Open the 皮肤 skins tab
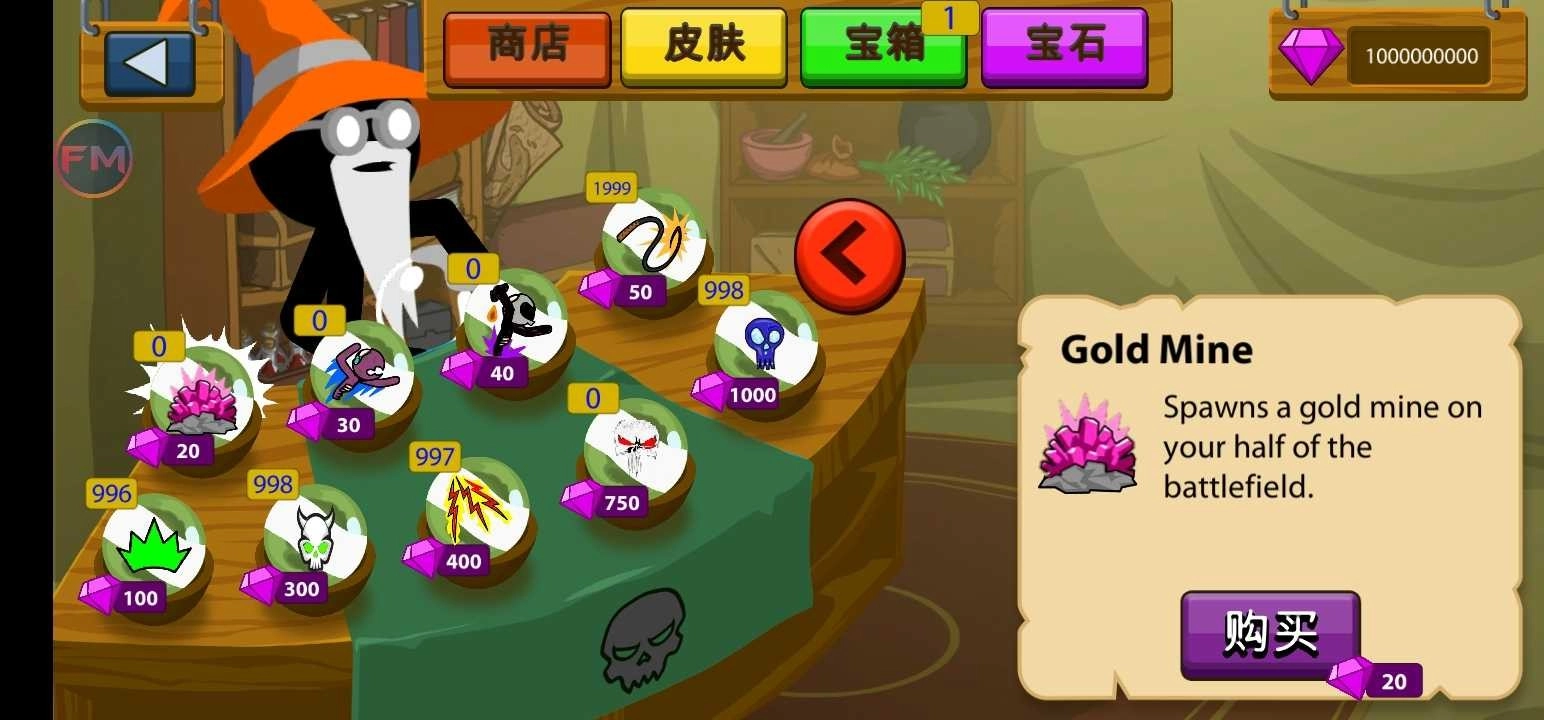 pyautogui.click(x=703, y=45)
